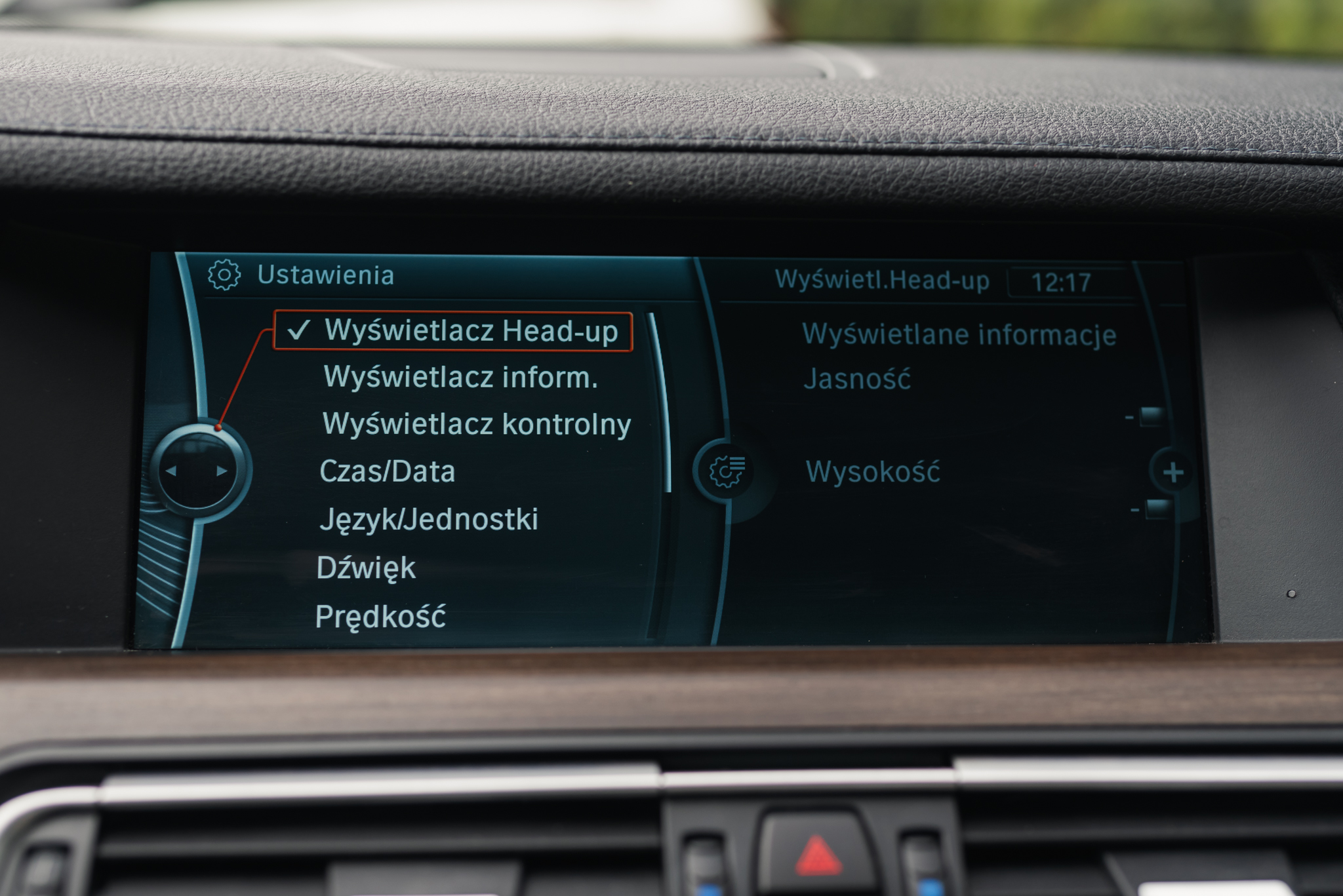Open the Wyświetlacz inform. entry
This screenshot has height=896, width=1343.
pyautogui.click(x=460, y=378)
